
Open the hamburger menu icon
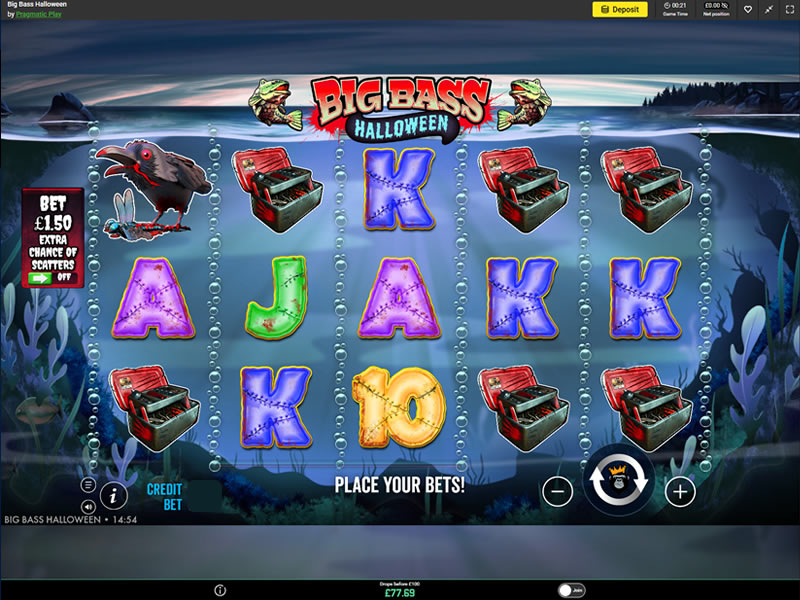(88, 485)
